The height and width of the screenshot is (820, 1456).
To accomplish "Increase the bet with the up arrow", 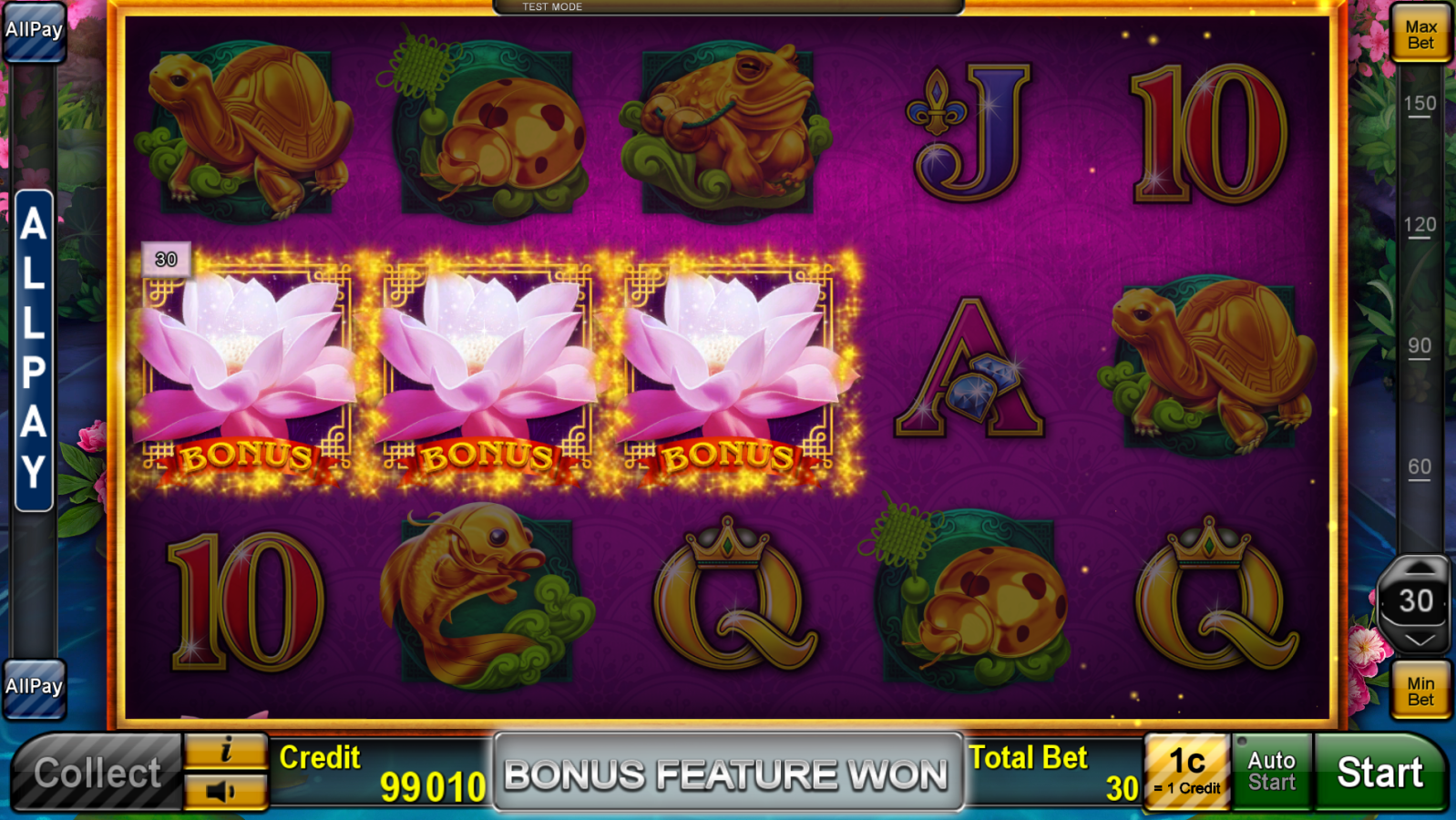I will tap(1418, 569).
